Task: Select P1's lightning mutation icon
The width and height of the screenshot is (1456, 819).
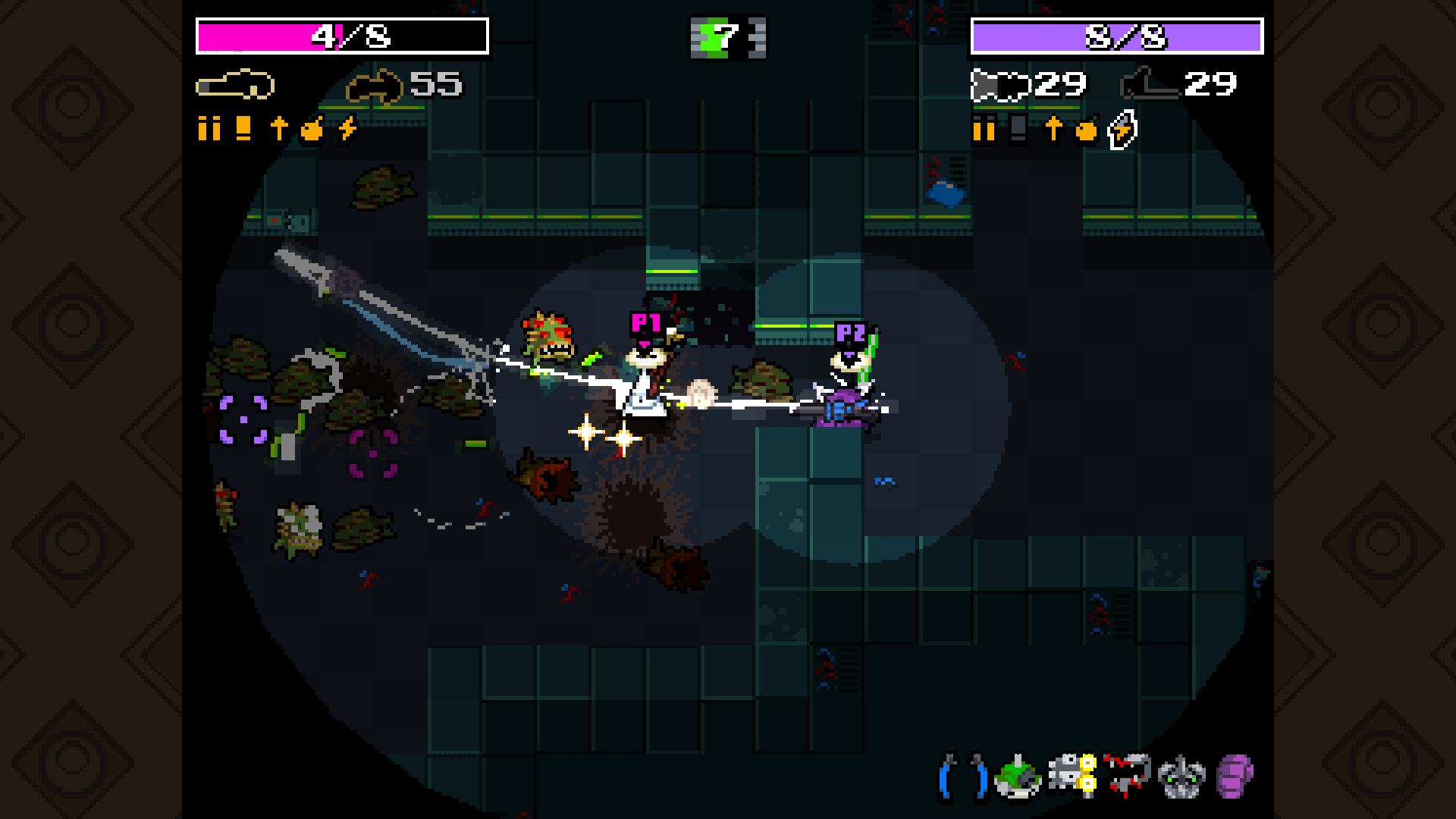Action: 346,130
